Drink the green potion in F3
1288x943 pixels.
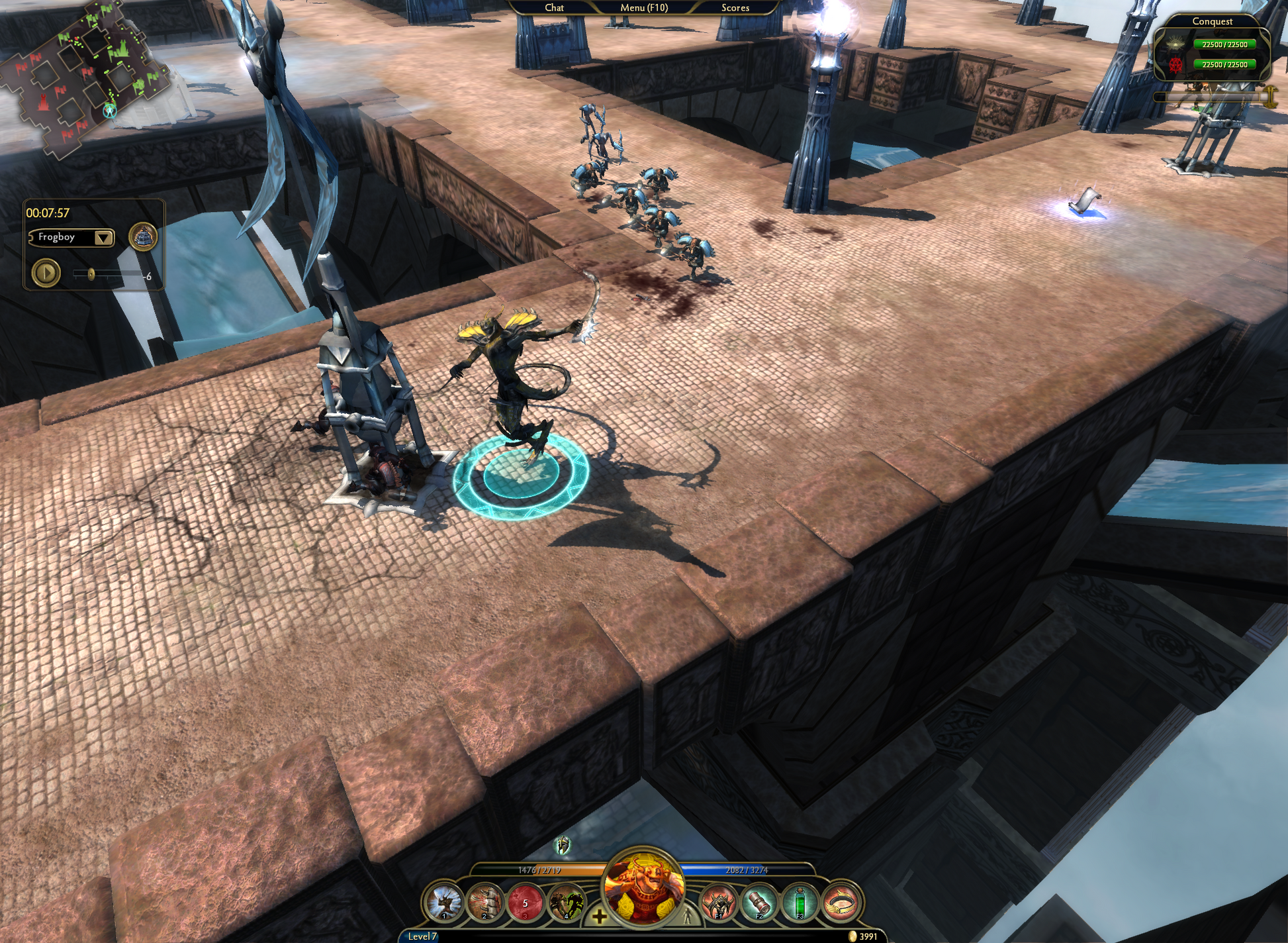tap(800, 902)
